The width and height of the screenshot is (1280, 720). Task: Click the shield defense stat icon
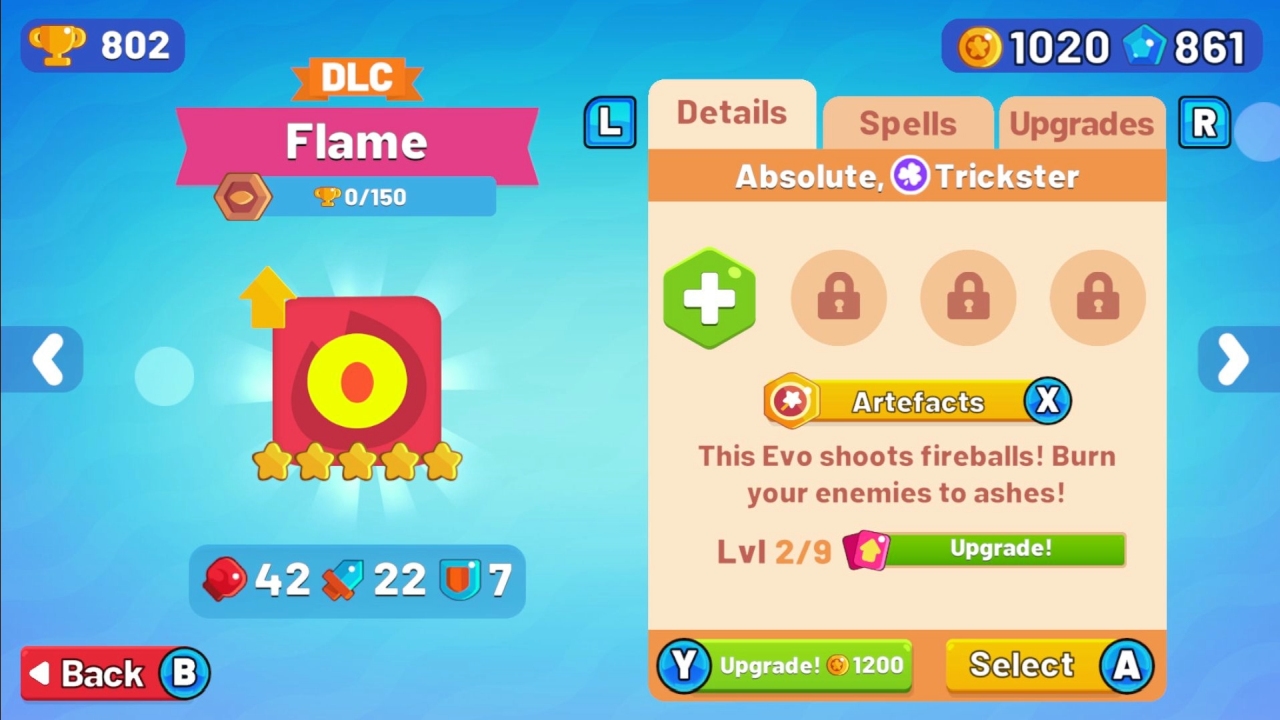(461, 579)
